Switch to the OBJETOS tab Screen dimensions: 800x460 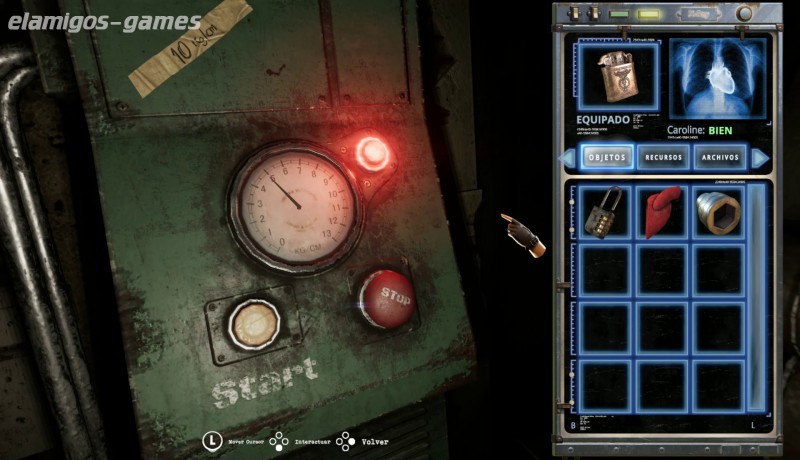coord(607,158)
